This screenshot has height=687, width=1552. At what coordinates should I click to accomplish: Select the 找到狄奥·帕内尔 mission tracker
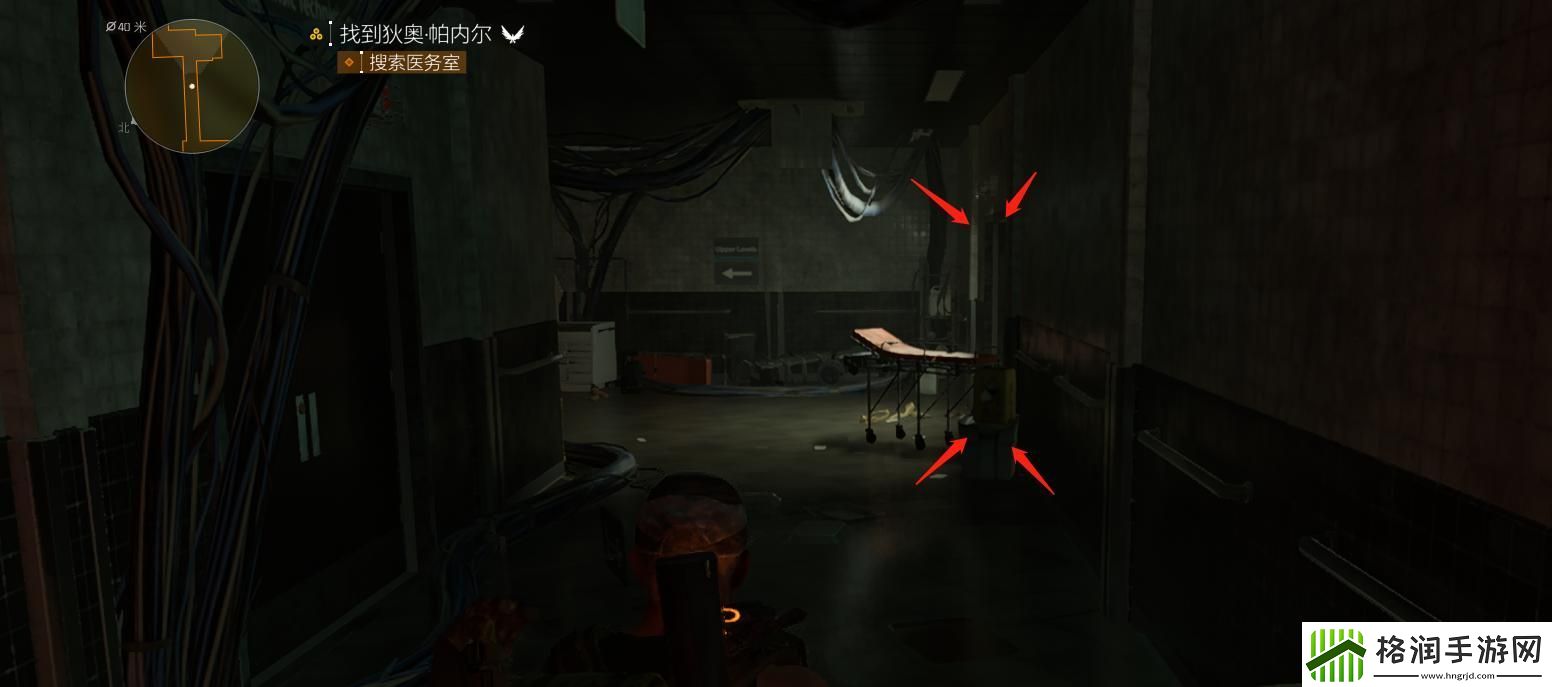[415, 34]
